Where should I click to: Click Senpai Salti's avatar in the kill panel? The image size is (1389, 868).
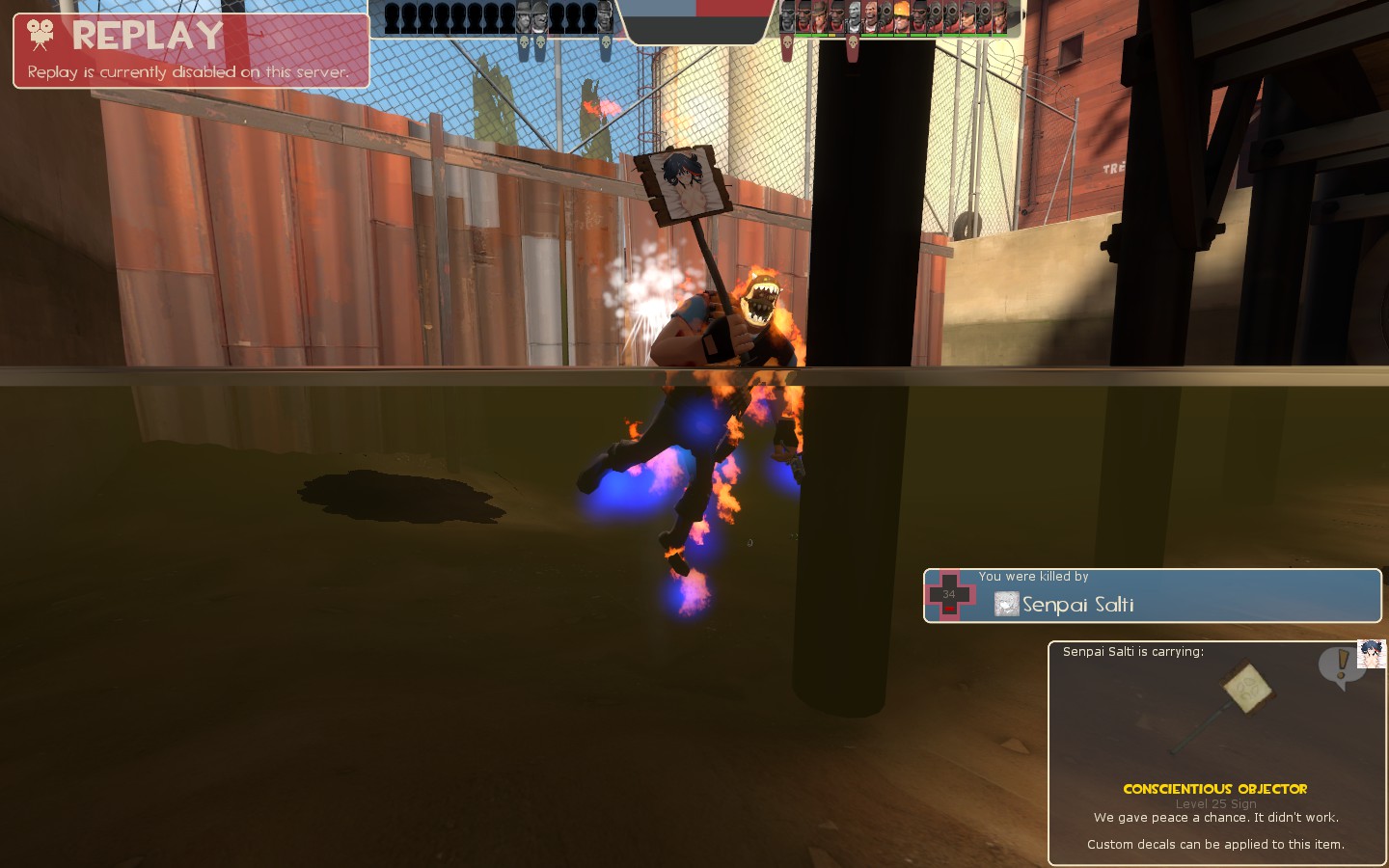(x=1006, y=605)
